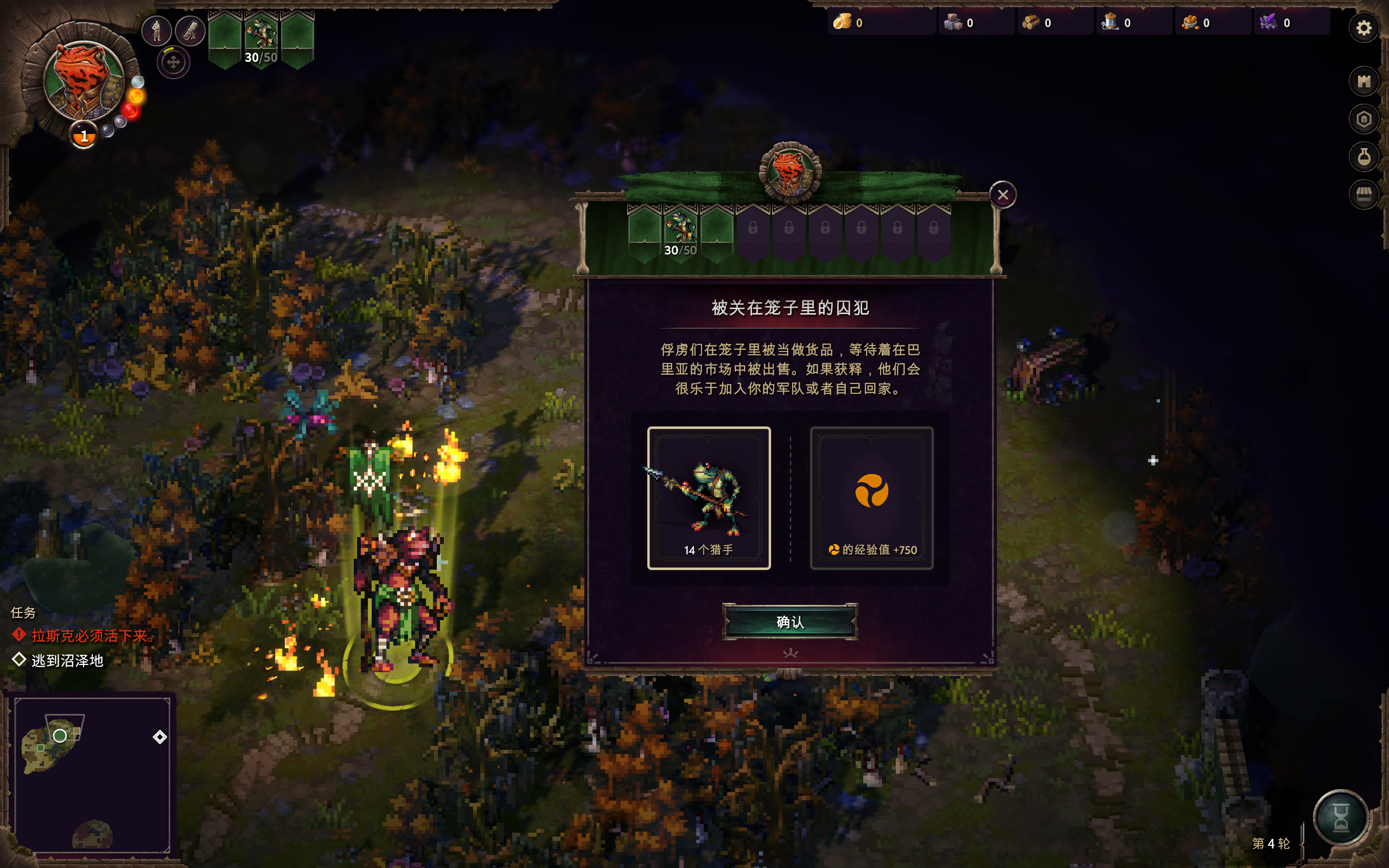Open the helmet units panel on right sidebar
The height and width of the screenshot is (868, 1389).
point(1365,119)
